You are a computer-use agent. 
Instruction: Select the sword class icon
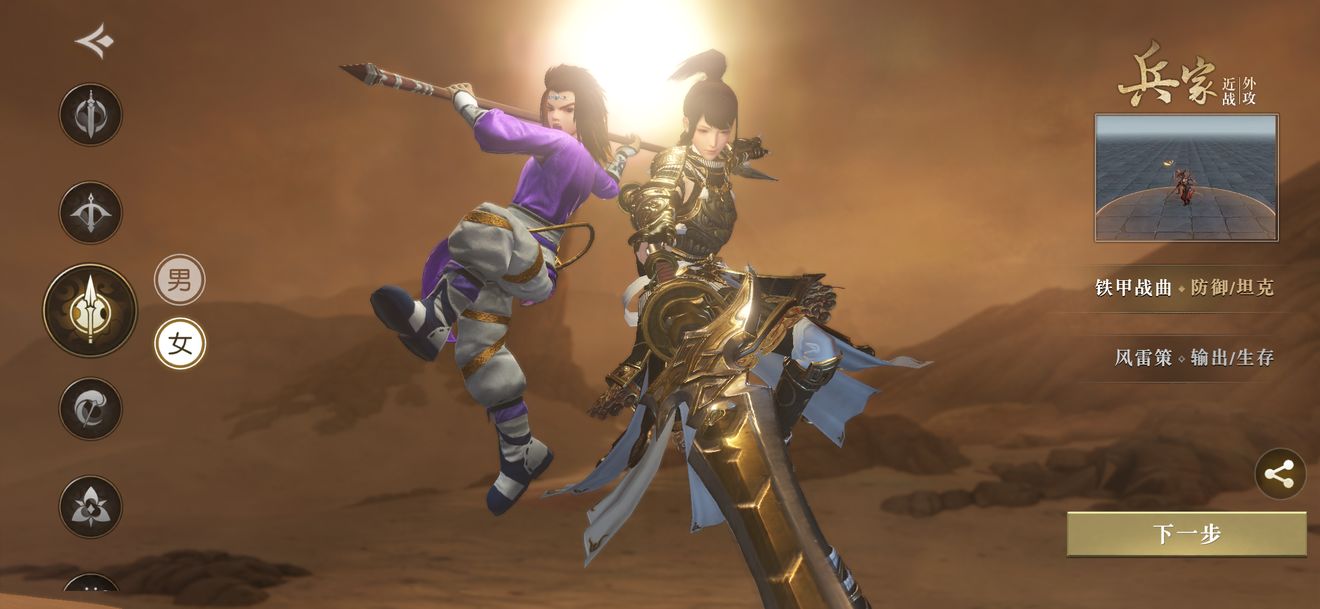click(x=90, y=114)
